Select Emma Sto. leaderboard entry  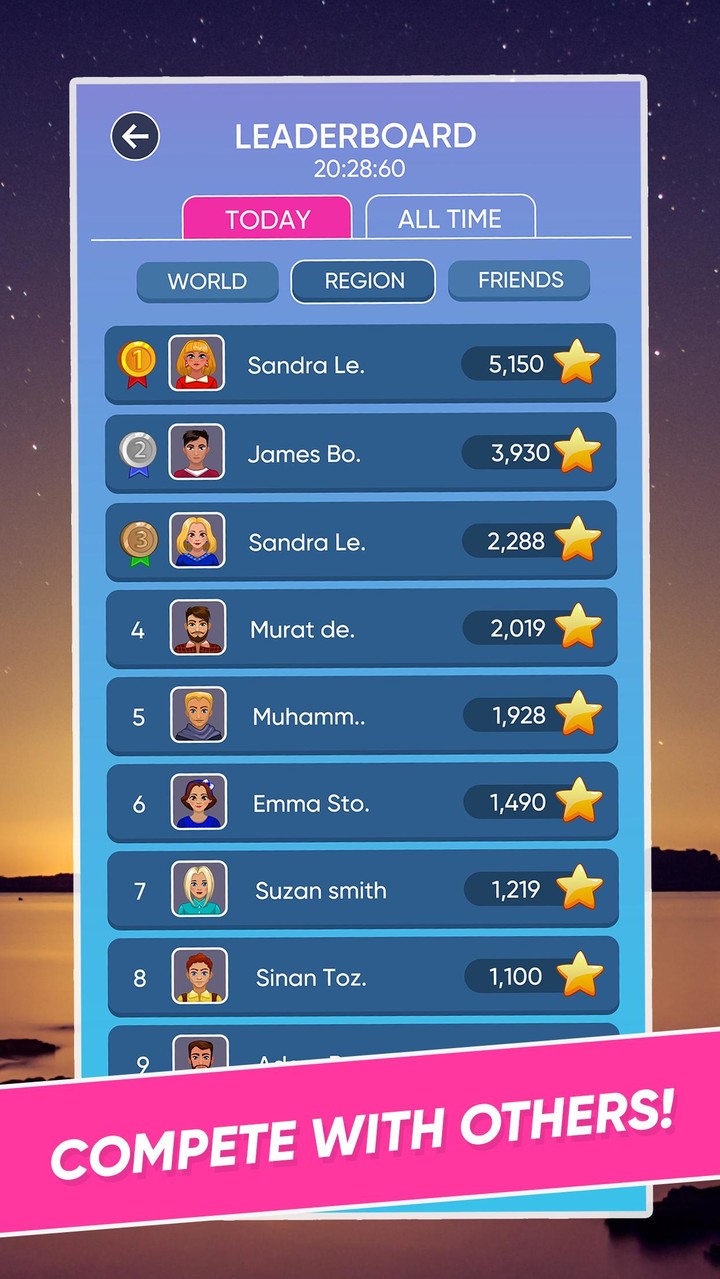360,803
